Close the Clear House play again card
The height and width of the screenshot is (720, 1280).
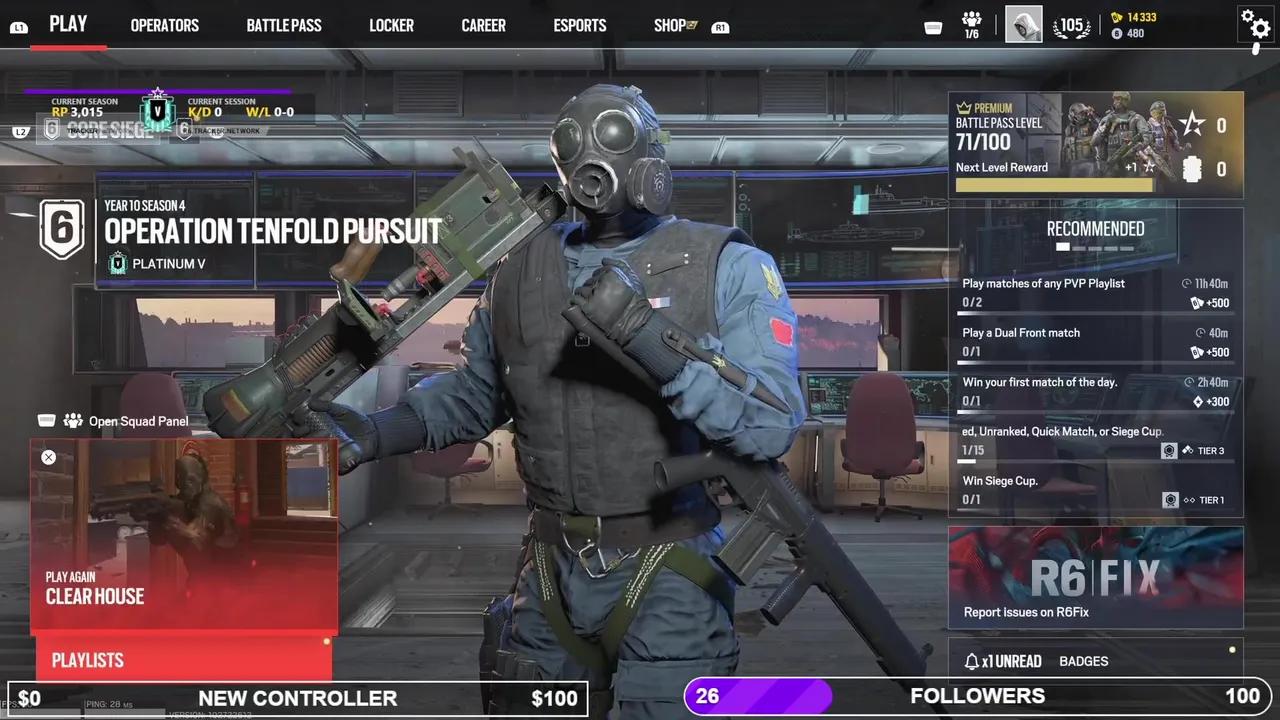click(48, 457)
